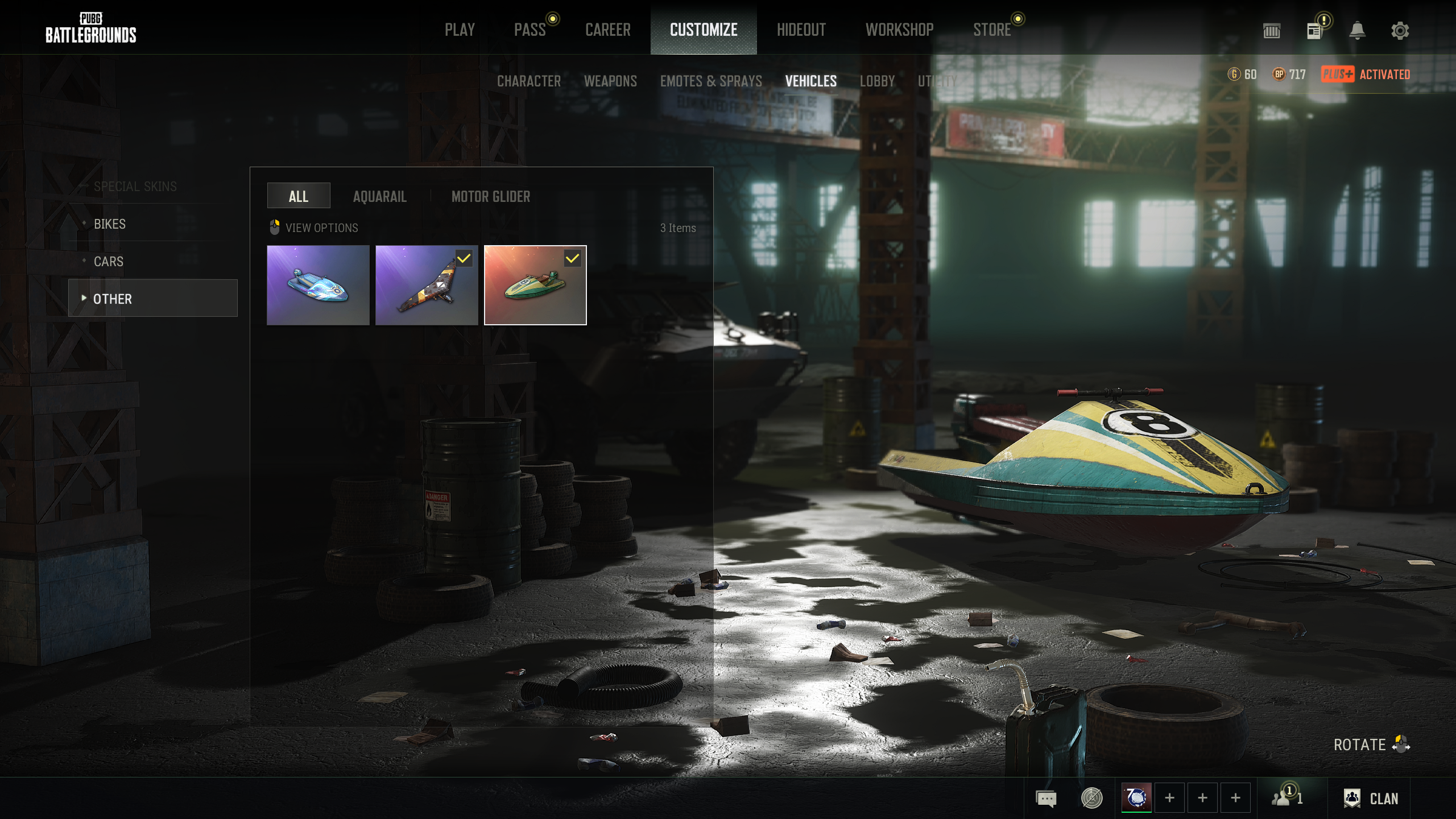
Task: Switch to the Weapons tab
Action: pyautogui.click(x=610, y=81)
